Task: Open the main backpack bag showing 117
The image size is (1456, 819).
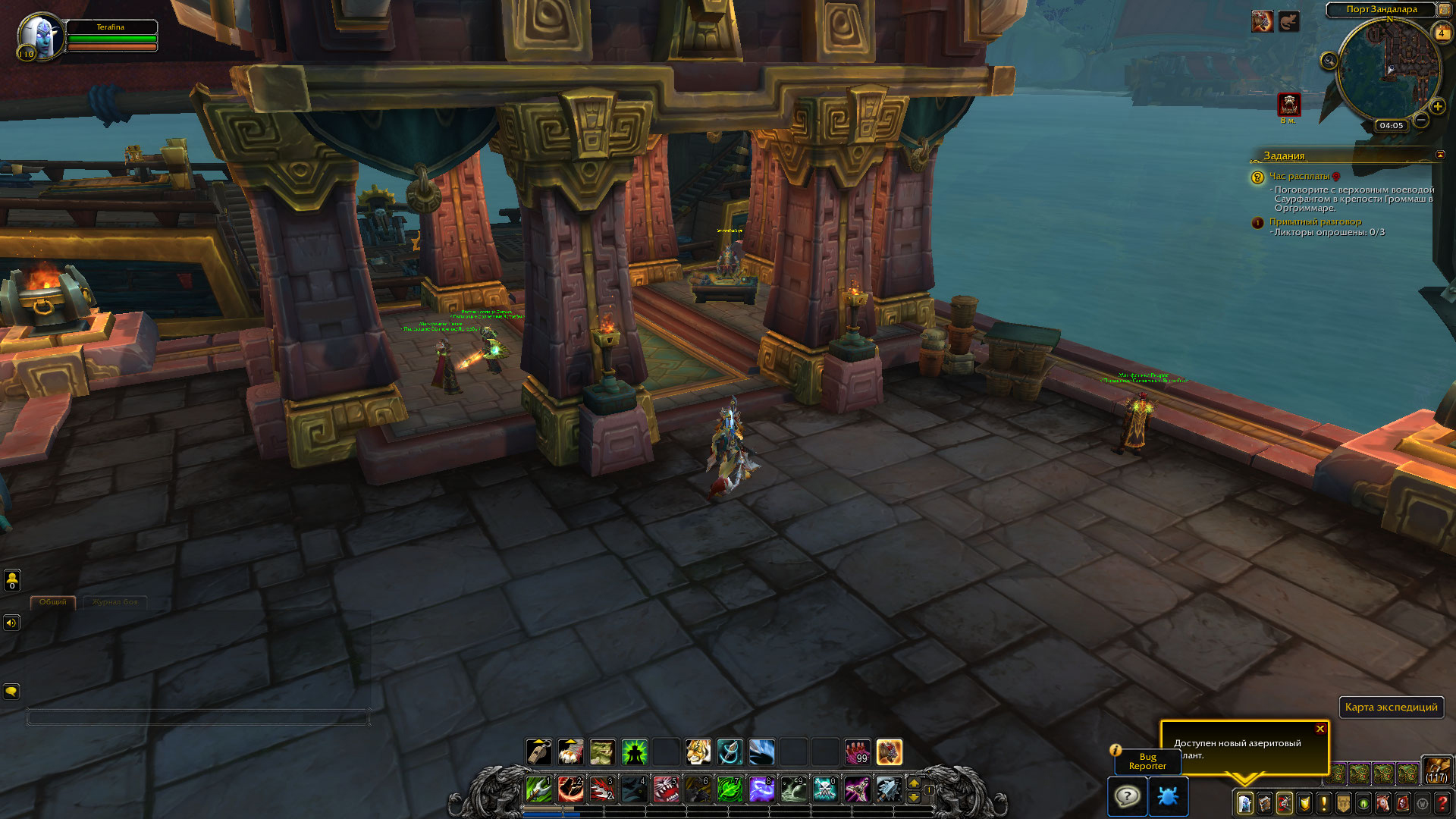Action: click(1436, 770)
